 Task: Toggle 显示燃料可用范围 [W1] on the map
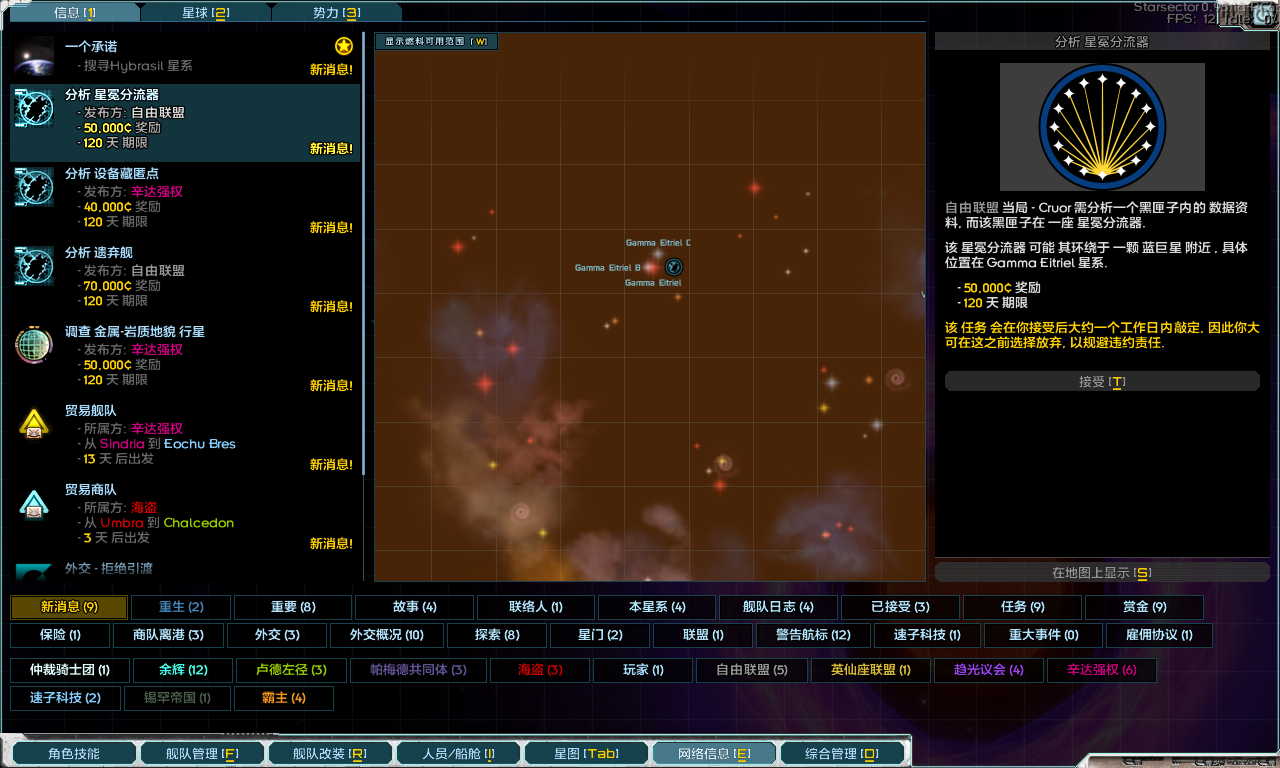435,43
